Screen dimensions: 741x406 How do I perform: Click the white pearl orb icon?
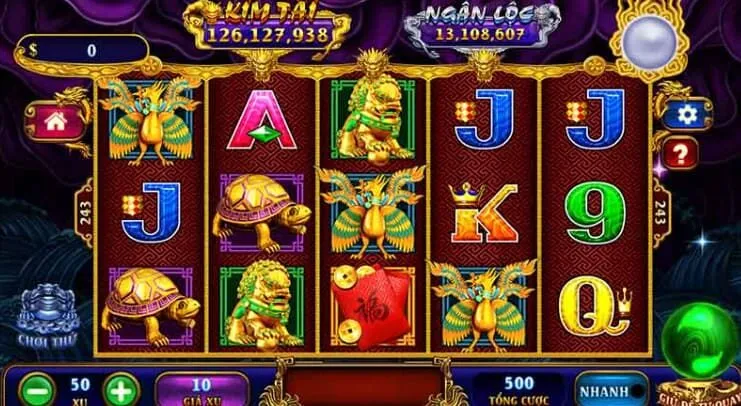pos(643,41)
